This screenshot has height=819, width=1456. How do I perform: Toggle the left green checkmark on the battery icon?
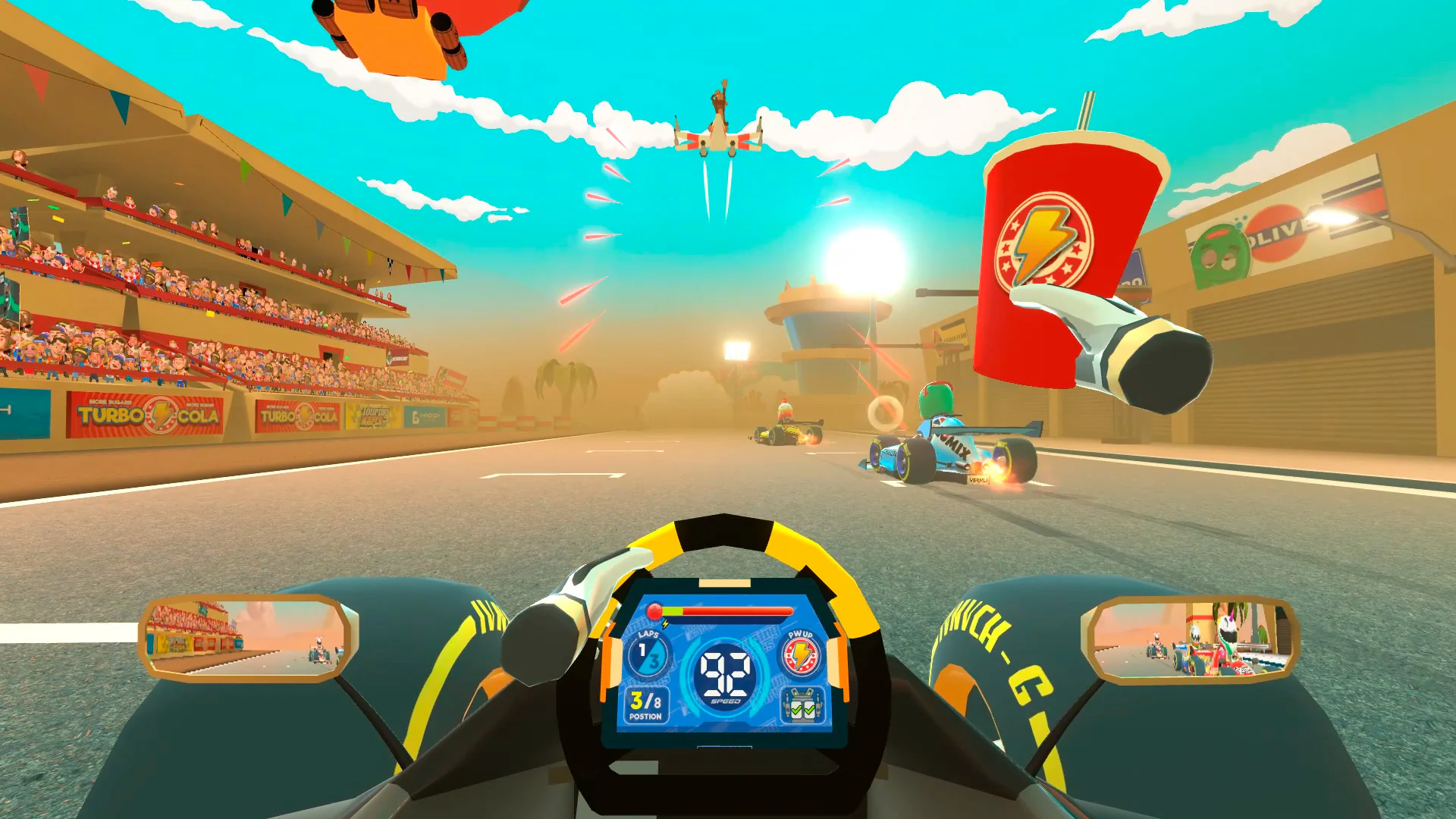pos(795,711)
